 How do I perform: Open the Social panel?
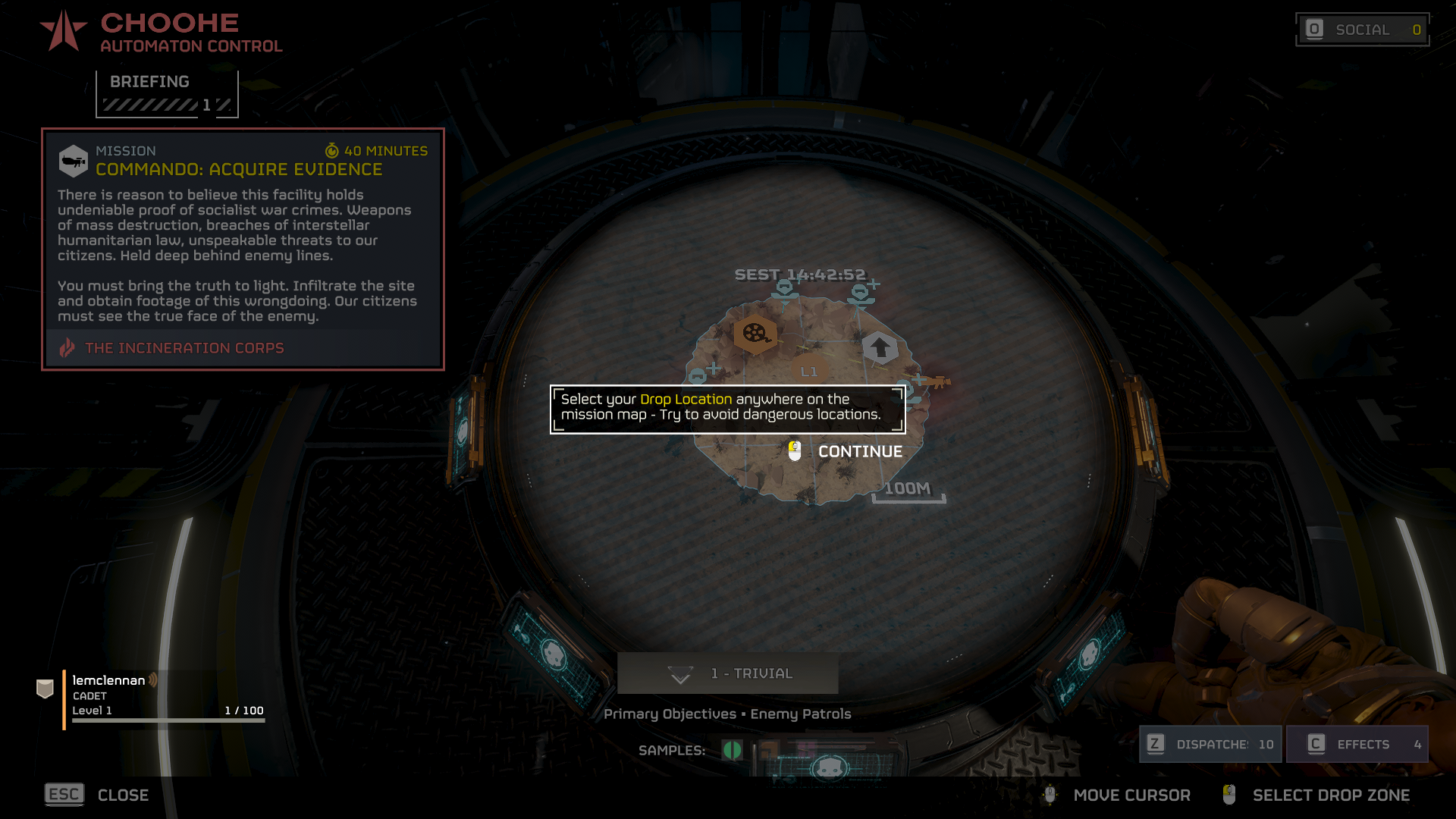click(1363, 30)
